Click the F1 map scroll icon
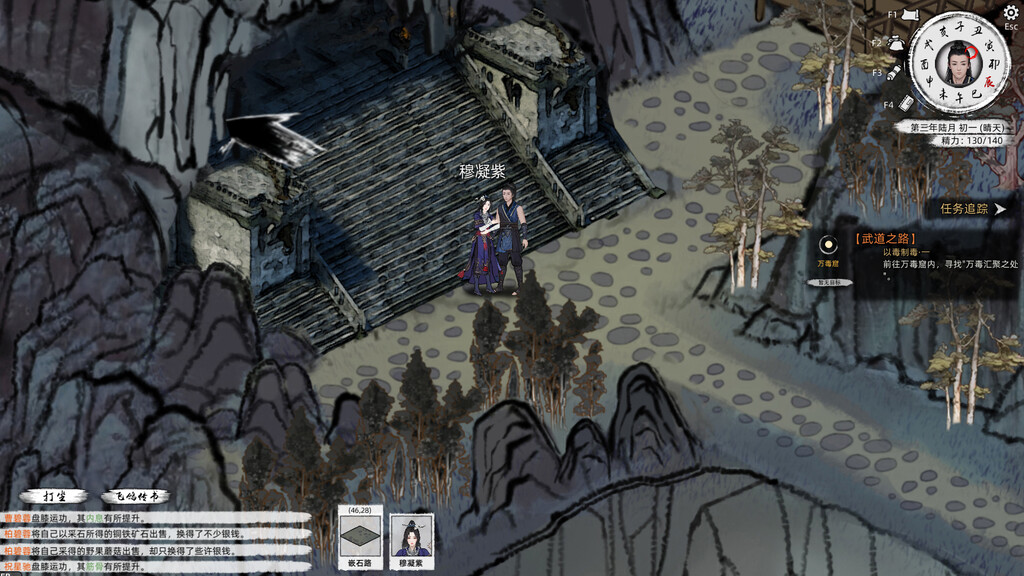 click(910, 15)
